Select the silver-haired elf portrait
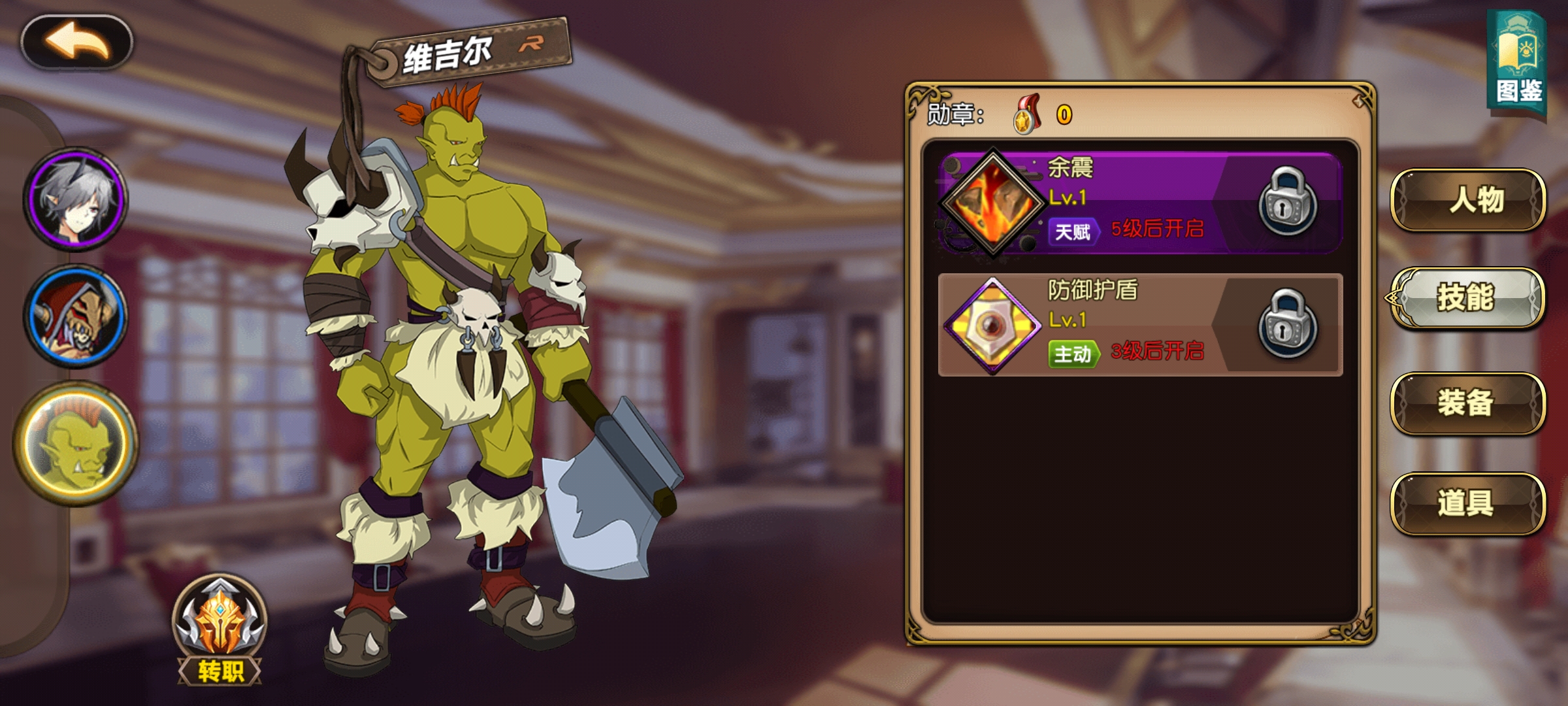This screenshot has height=706, width=1568. point(76,198)
